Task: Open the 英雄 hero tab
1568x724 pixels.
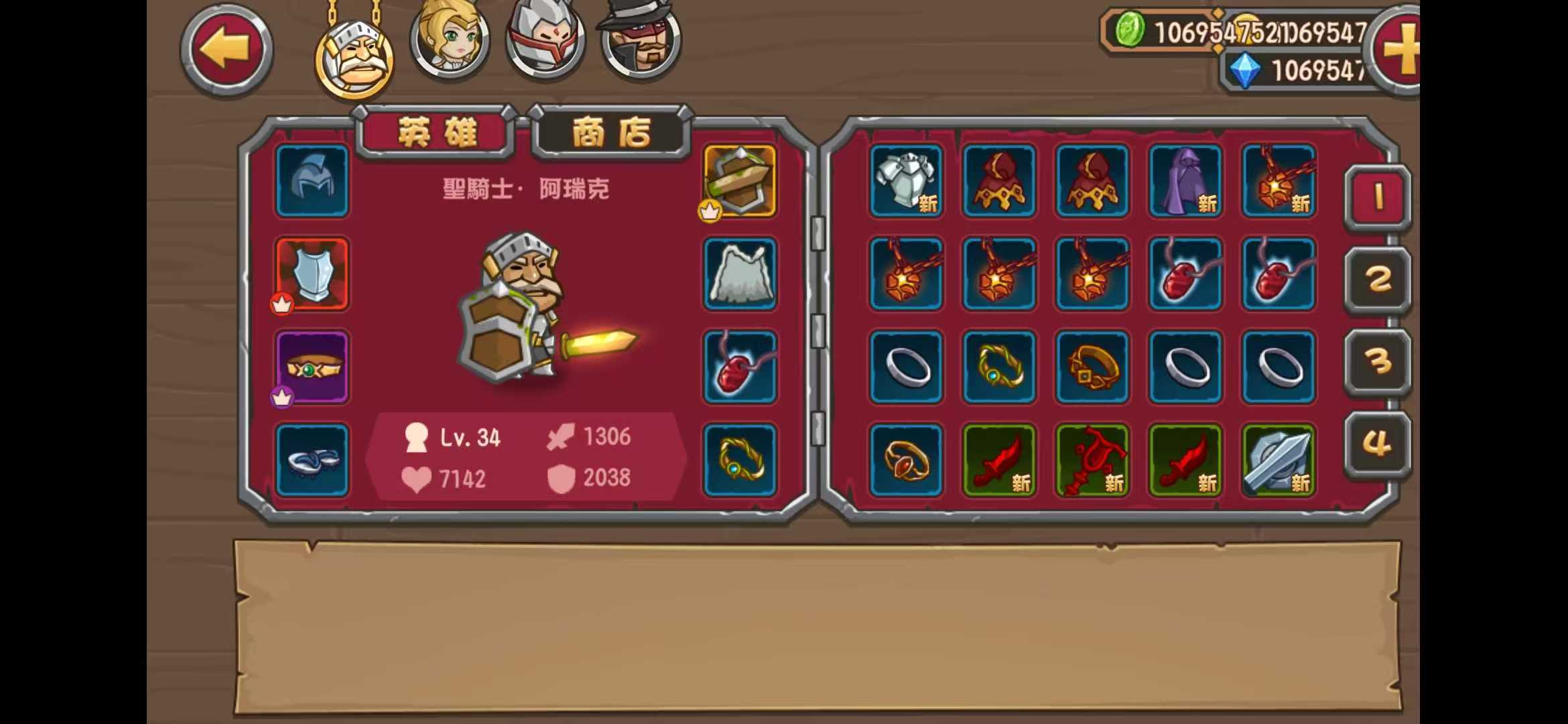Action: click(x=436, y=132)
